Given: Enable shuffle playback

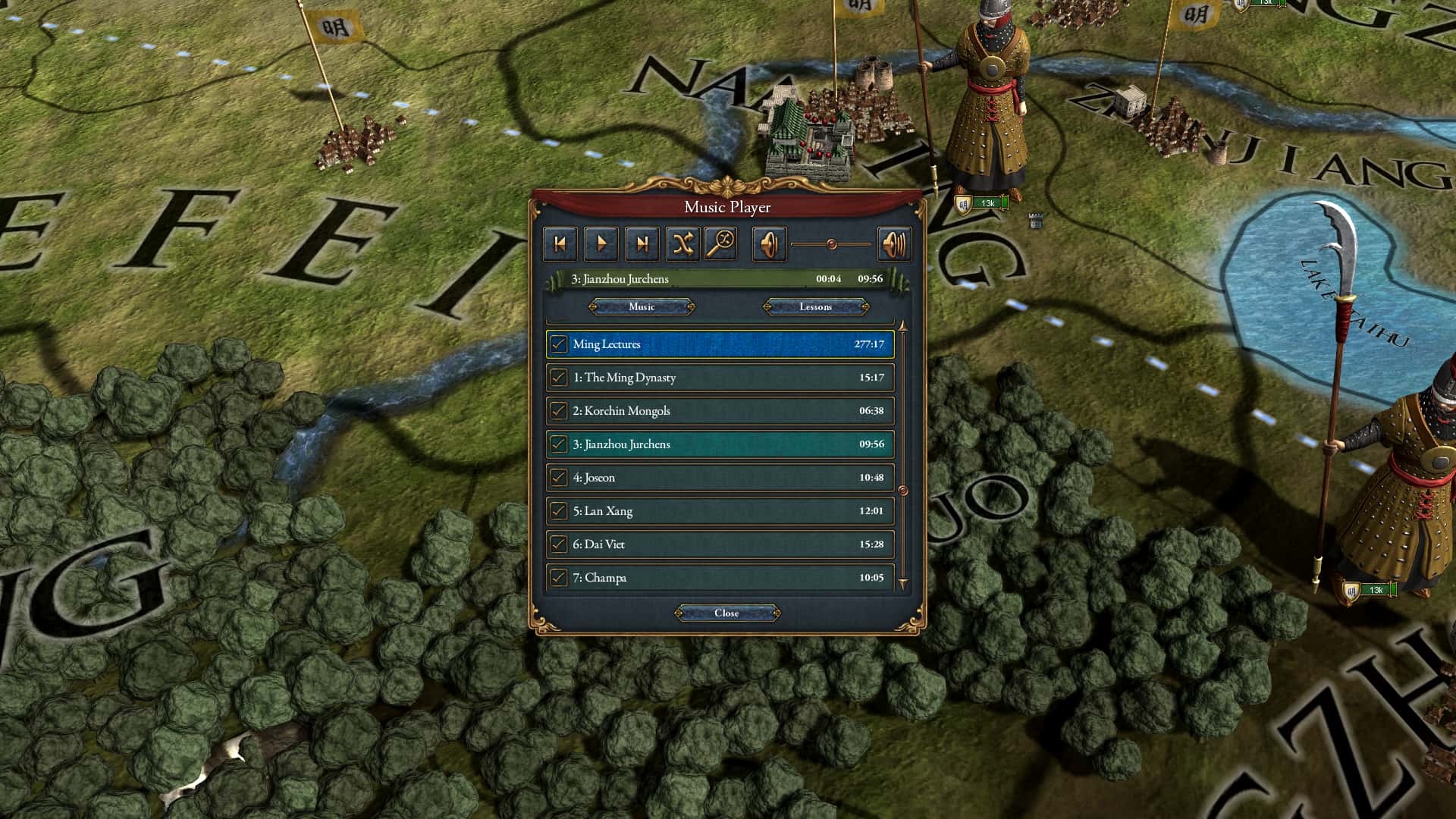Looking at the screenshot, I should click(x=683, y=243).
